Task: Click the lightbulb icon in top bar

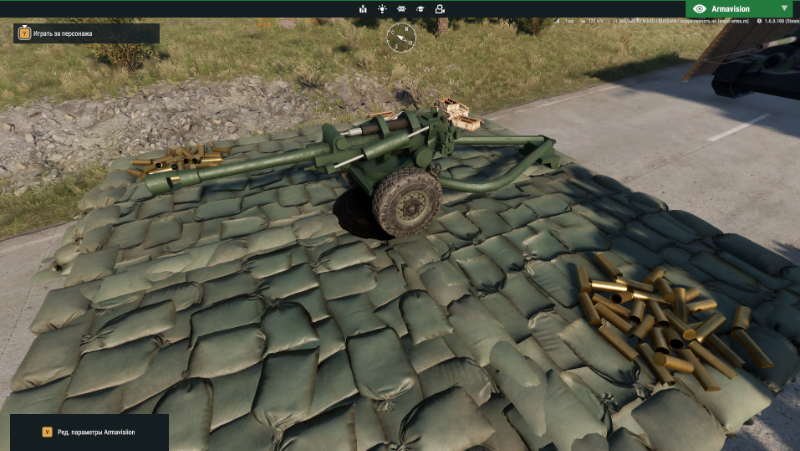Action: click(381, 9)
